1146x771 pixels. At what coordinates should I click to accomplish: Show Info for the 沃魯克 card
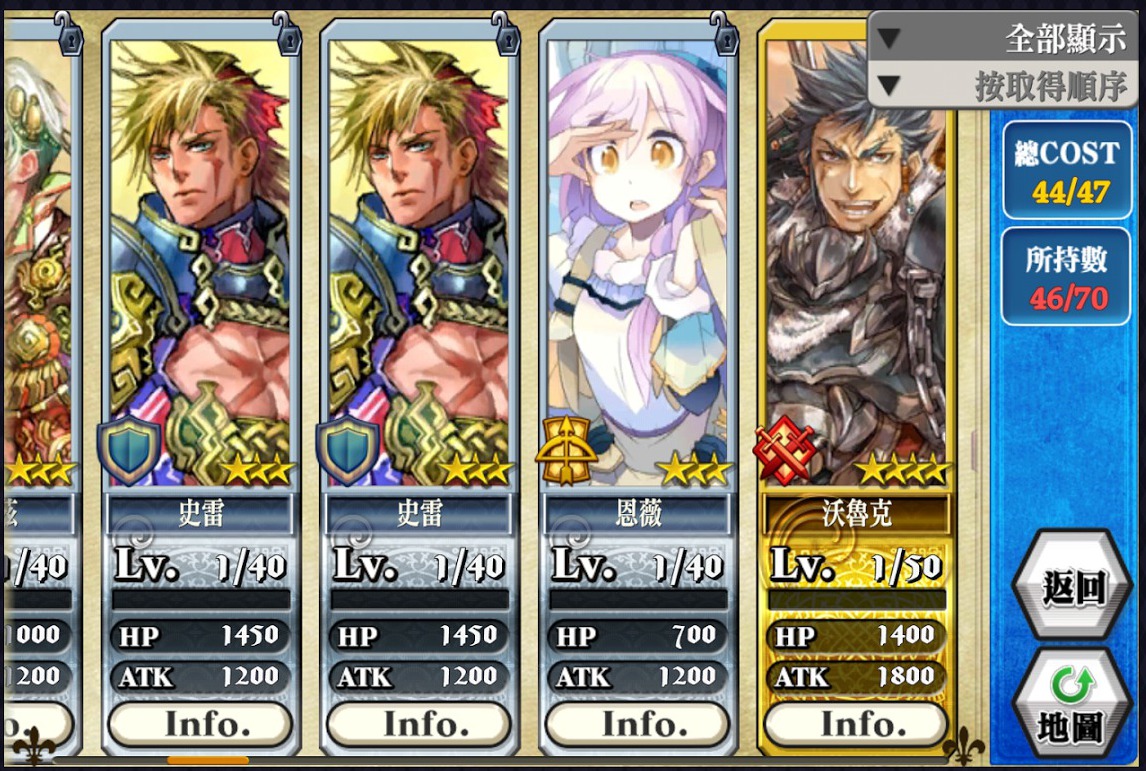[855, 723]
